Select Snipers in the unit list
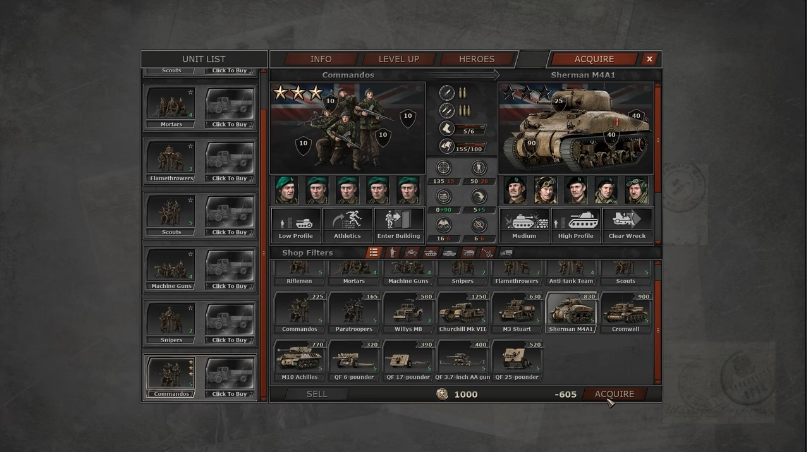Image resolution: width=807 pixels, height=452 pixels. point(171,320)
